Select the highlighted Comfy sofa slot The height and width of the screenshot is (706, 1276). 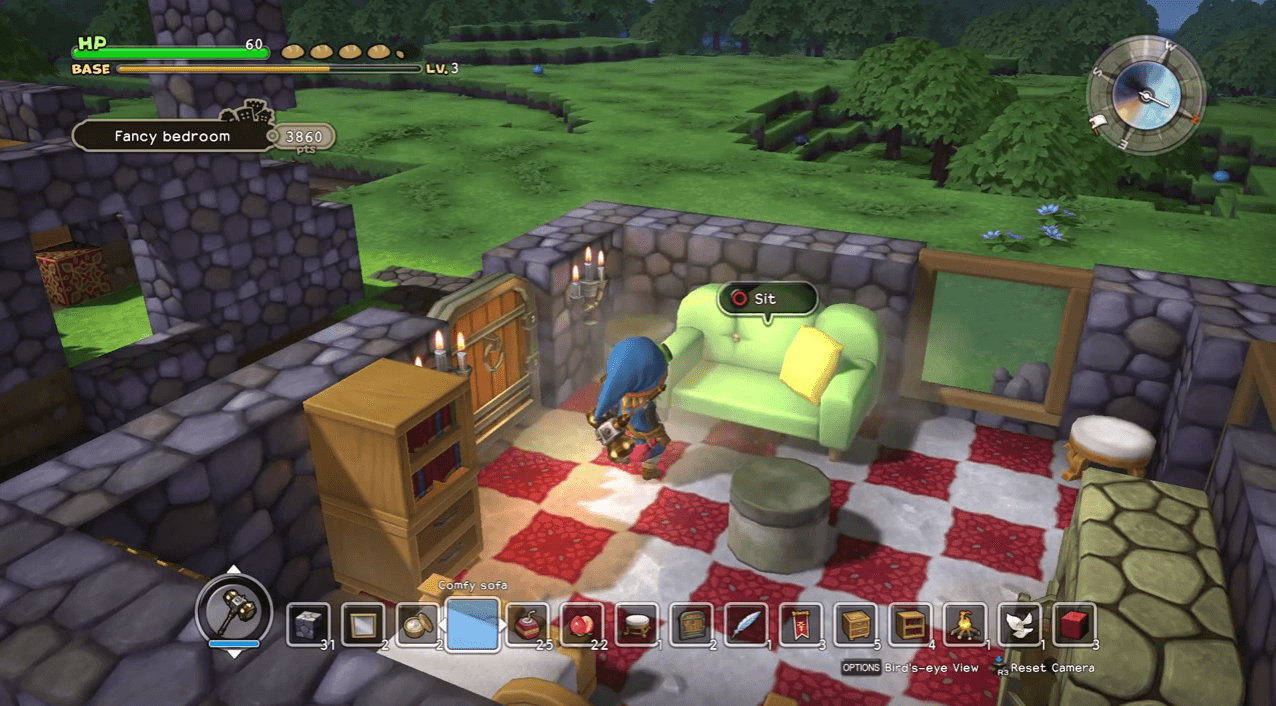[x=472, y=625]
